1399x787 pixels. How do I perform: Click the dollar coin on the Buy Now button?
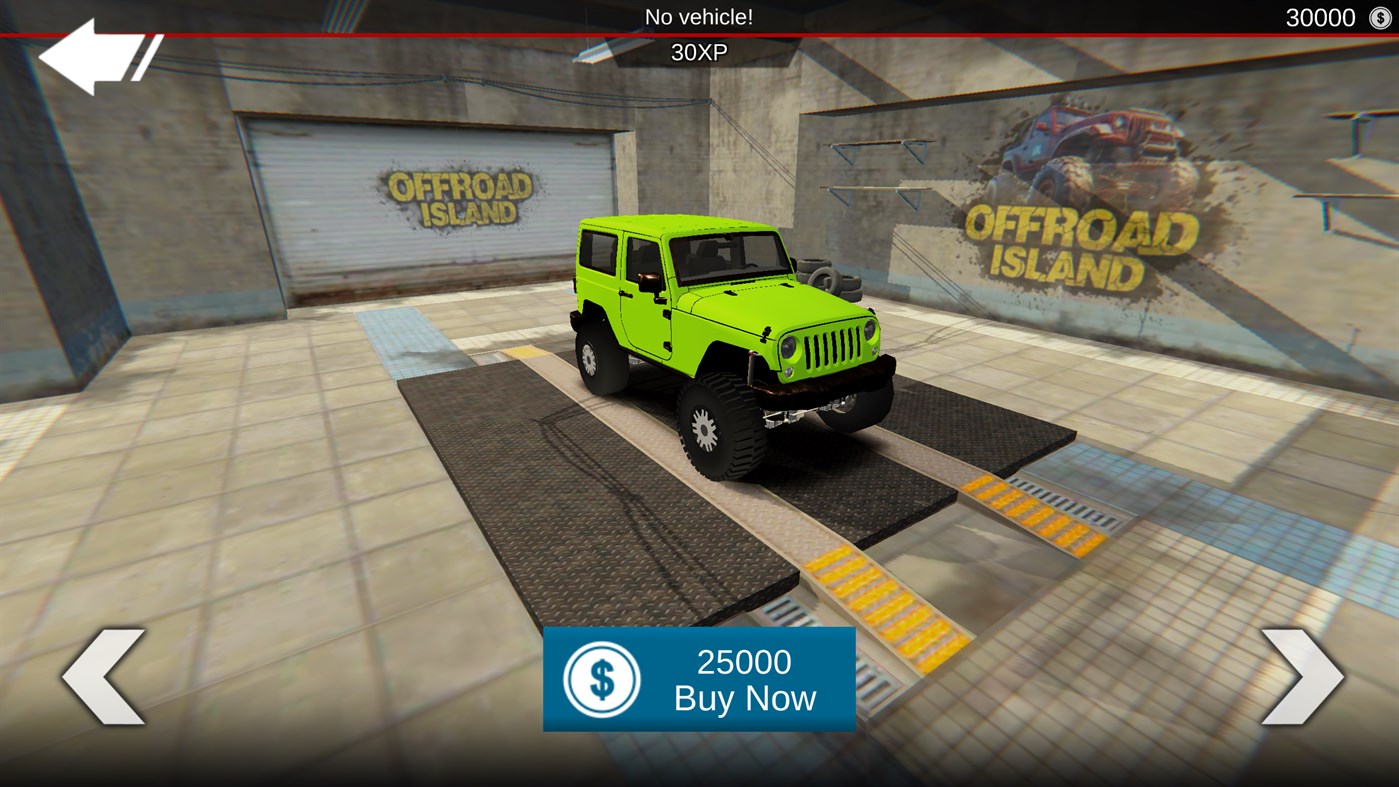(x=601, y=678)
